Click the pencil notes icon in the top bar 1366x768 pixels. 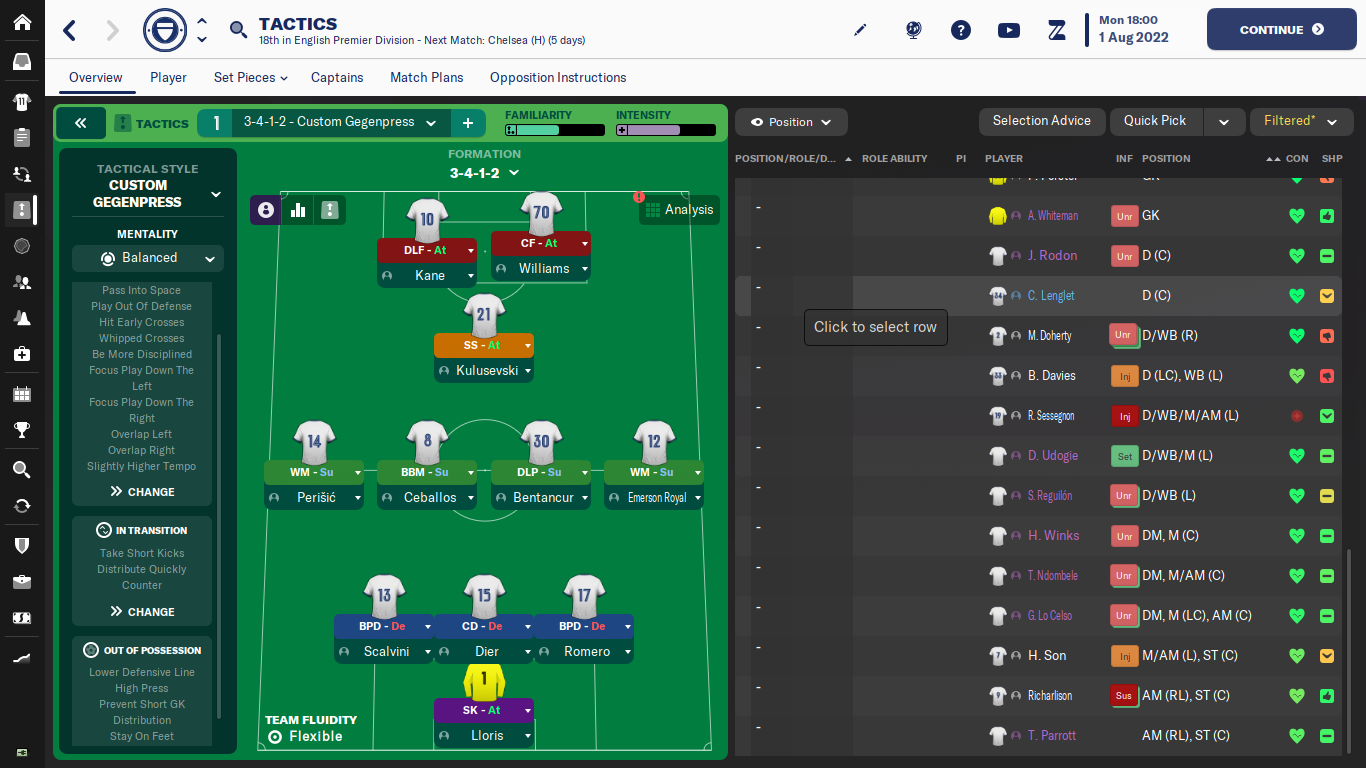click(860, 30)
